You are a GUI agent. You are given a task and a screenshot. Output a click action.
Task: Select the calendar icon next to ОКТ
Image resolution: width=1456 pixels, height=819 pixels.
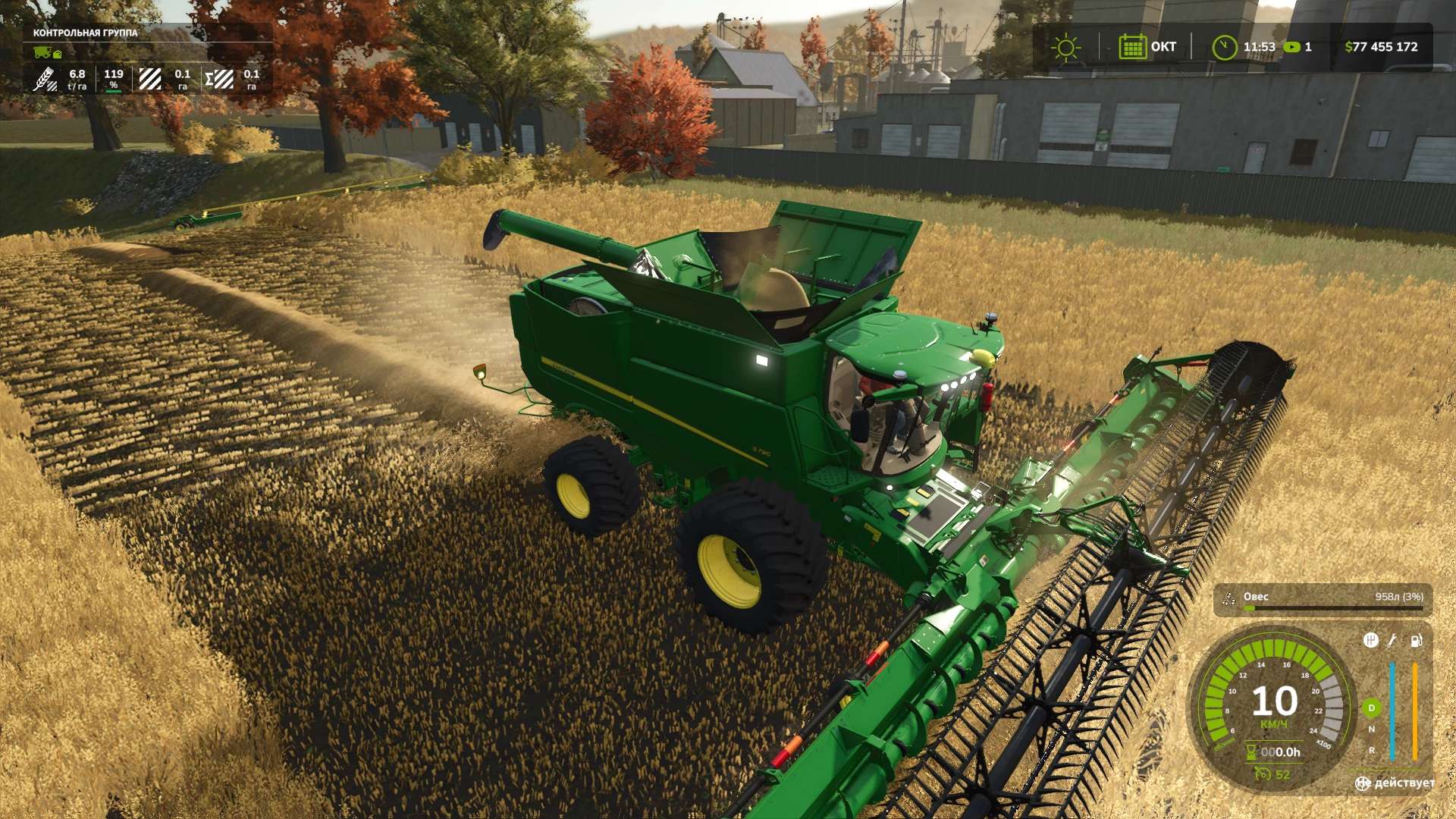pos(1134,47)
